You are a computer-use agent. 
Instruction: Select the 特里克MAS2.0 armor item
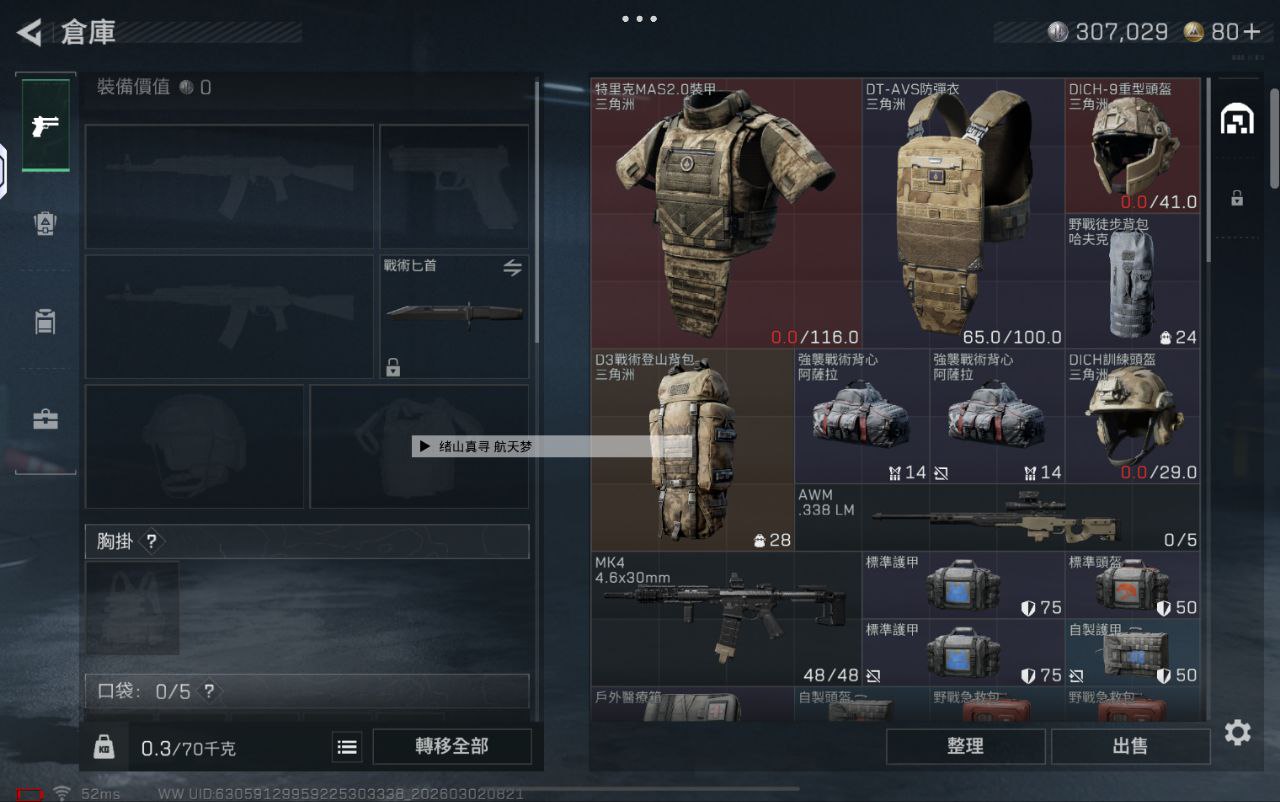[x=725, y=213]
